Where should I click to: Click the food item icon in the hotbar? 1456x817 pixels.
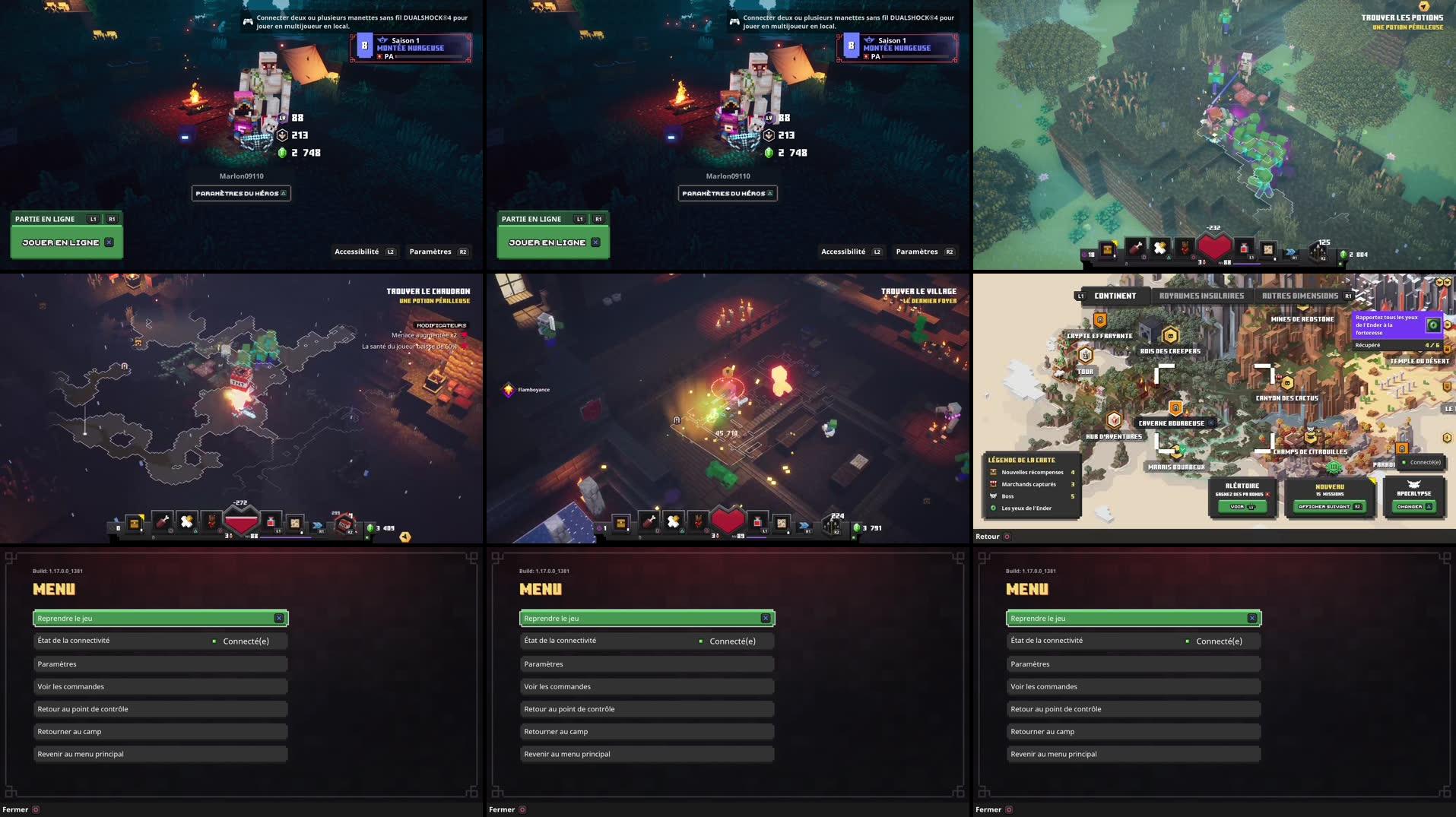(649, 522)
